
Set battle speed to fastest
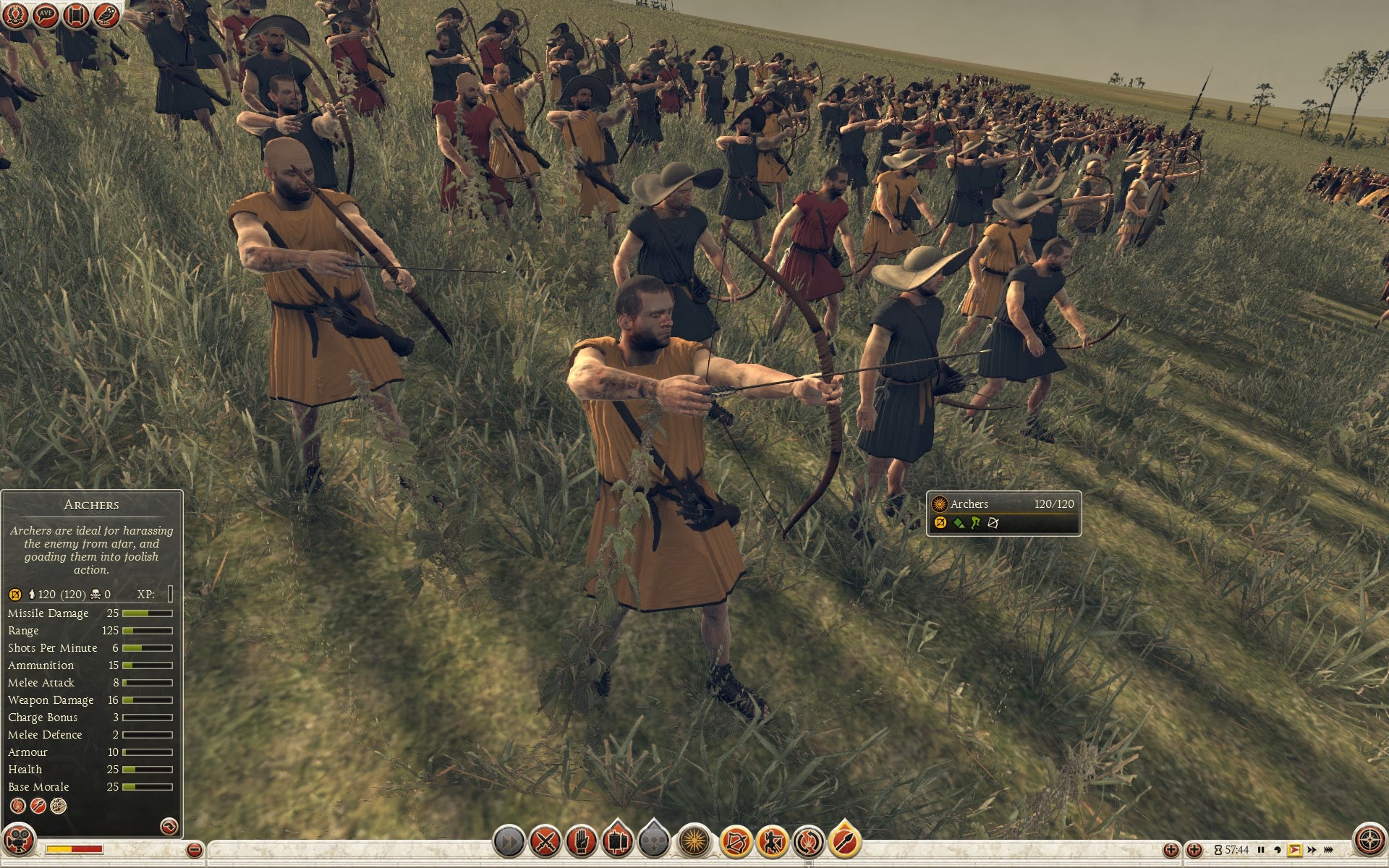click(1330, 850)
